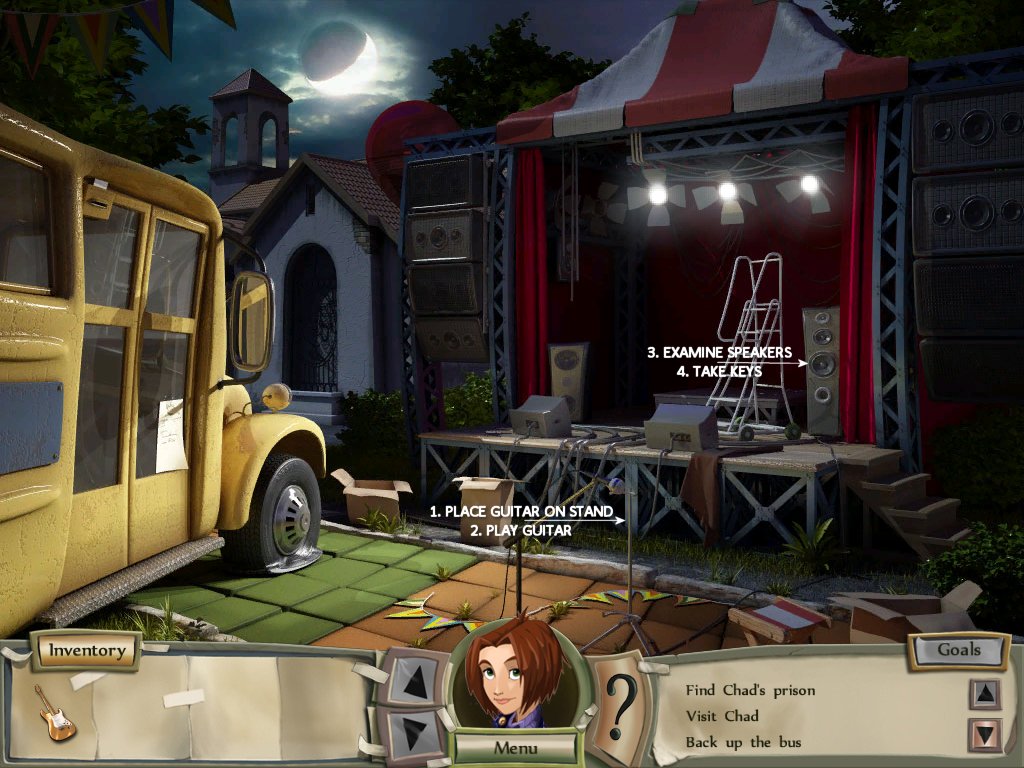Open the Menu button

515,748
